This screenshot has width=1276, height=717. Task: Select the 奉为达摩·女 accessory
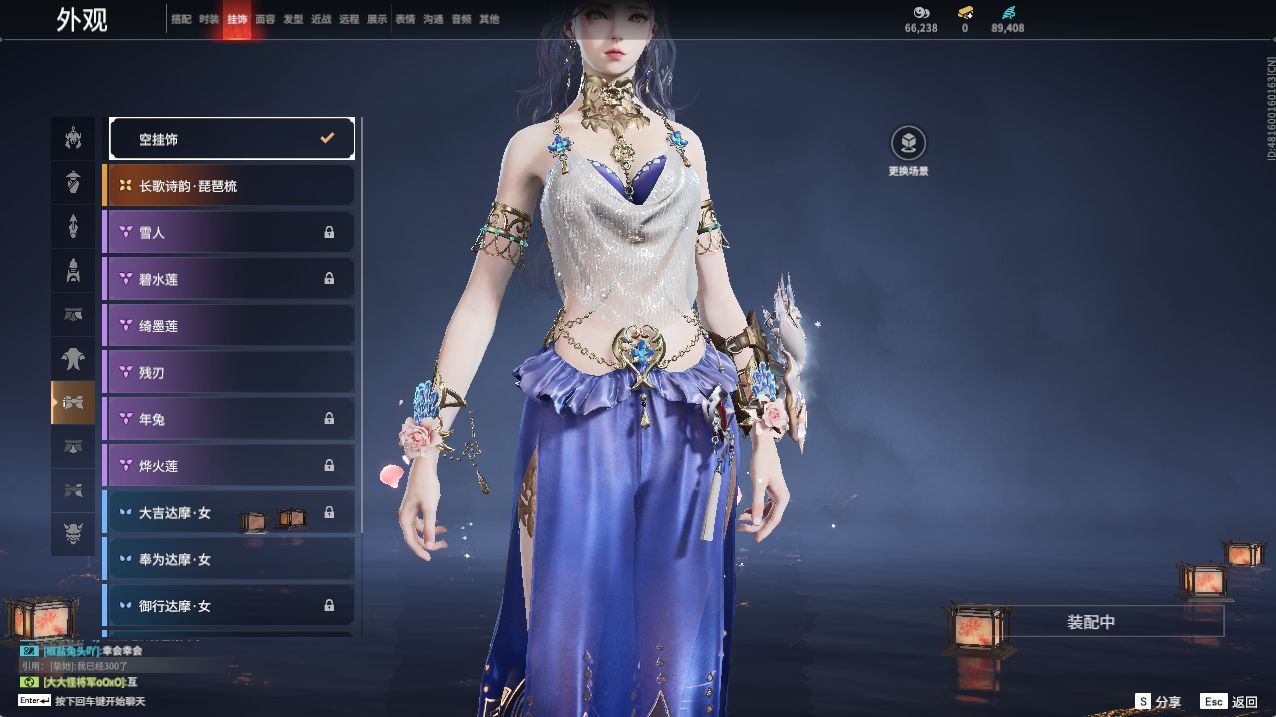click(x=229, y=559)
